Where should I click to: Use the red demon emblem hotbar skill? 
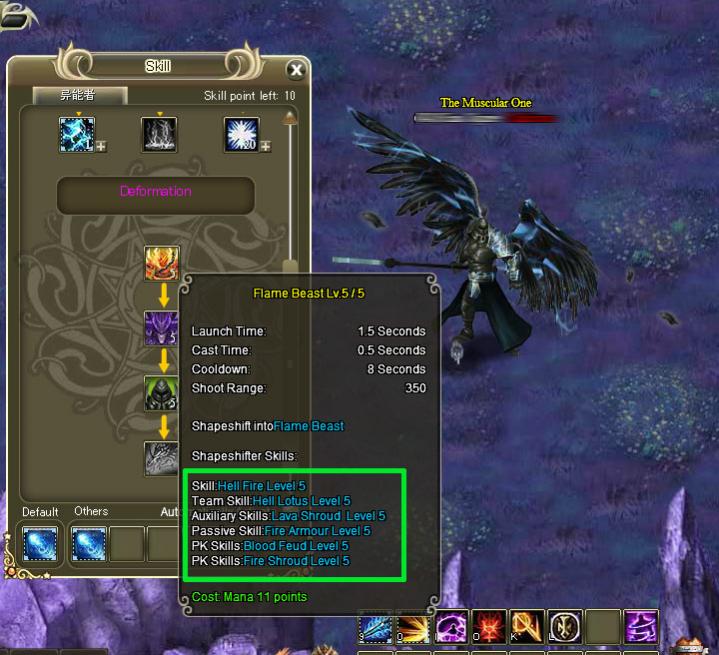pos(489,627)
